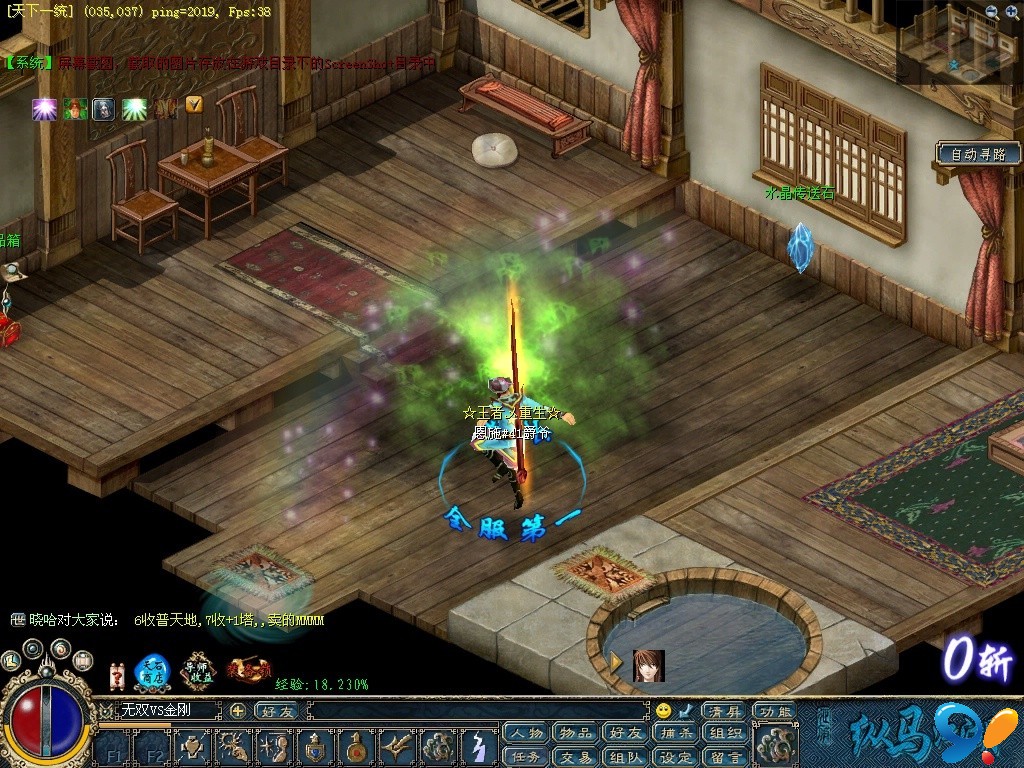This screenshot has width=1024, height=768.
Task: Open the 功能 functions menu
Action: click(775, 711)
